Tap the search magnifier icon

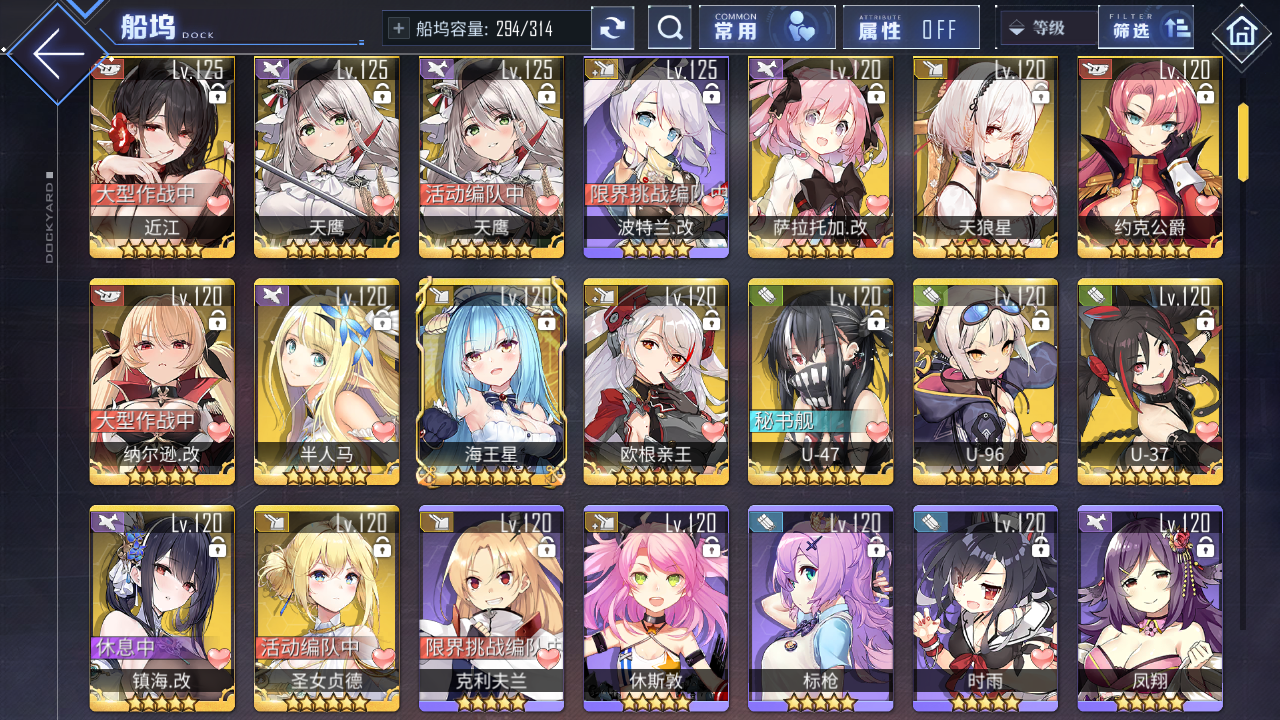[x=669, y=26]
